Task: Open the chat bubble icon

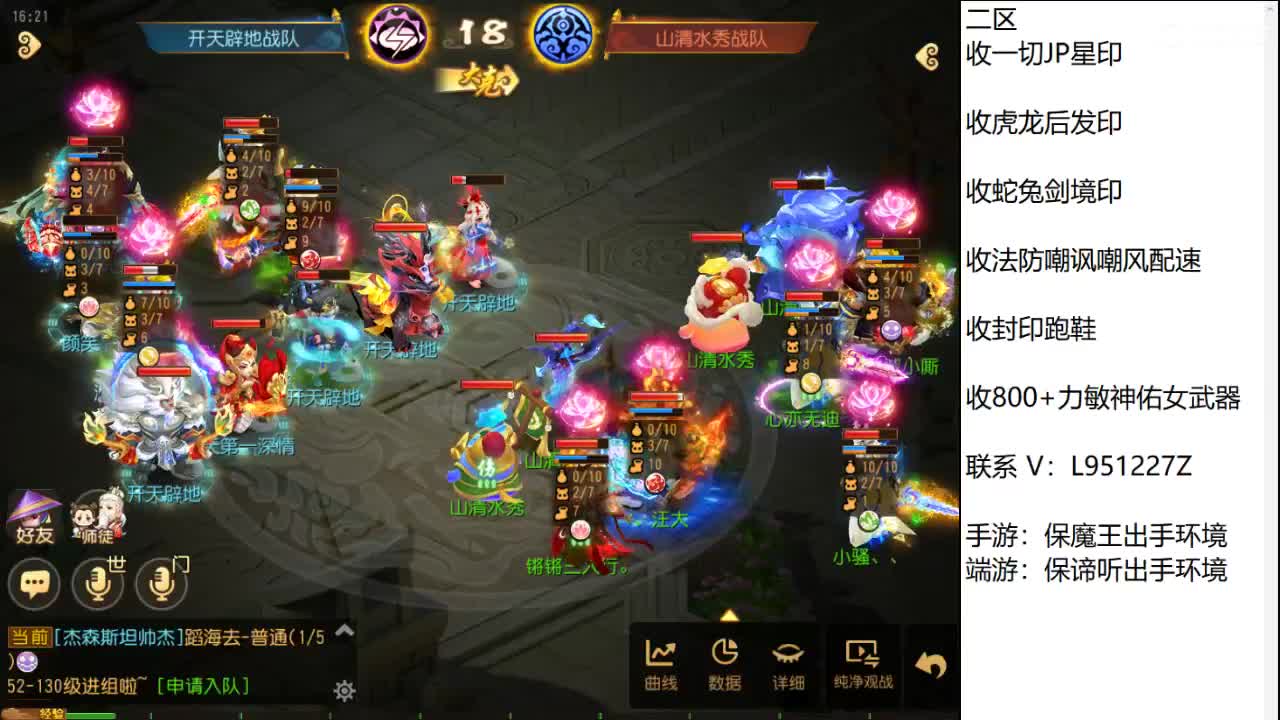Action: pos(33,583)
